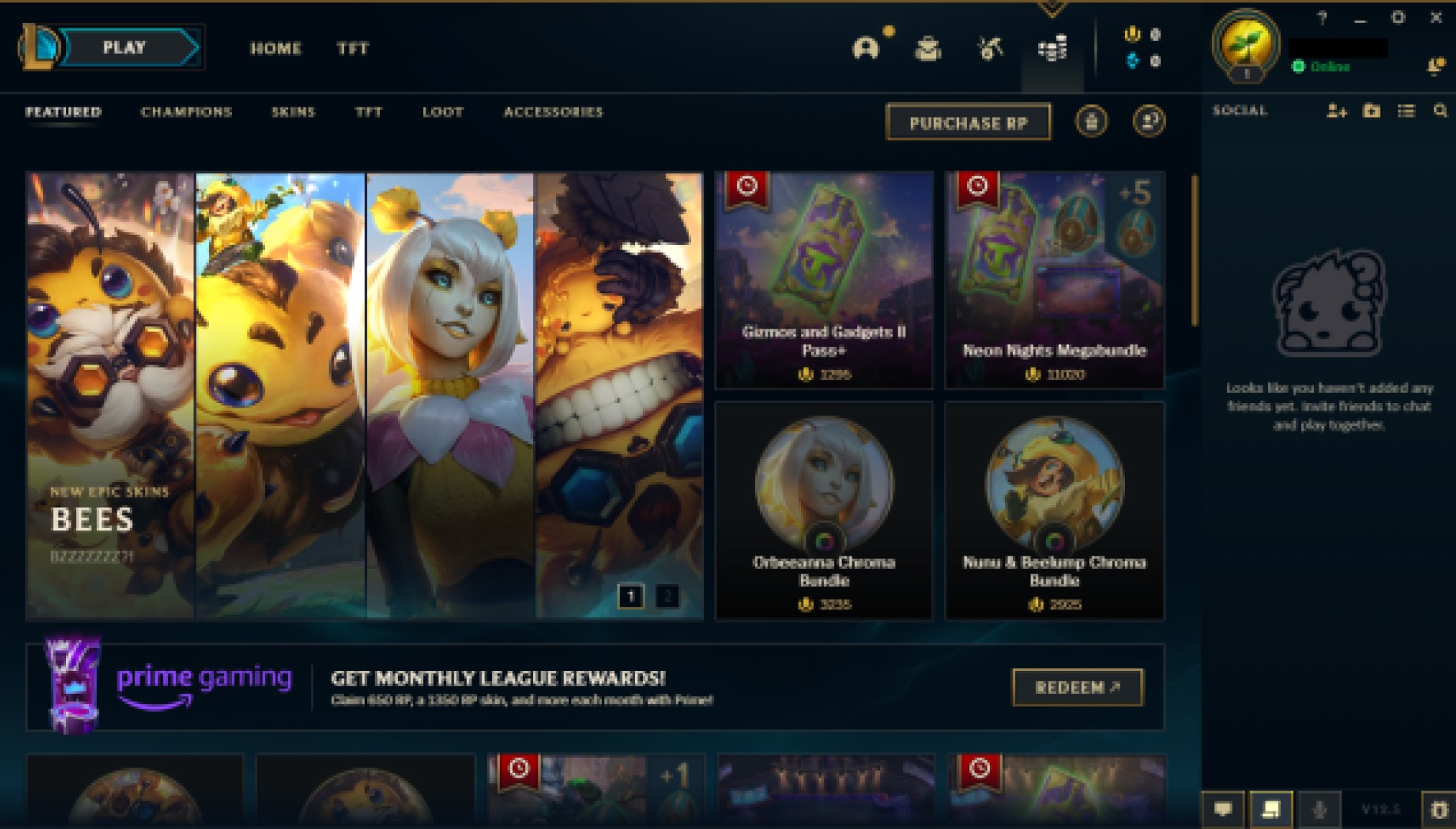Open the gift icon beside Purchase RP
This screenshot has width=1456, height=829.
tap(1093, 121)
